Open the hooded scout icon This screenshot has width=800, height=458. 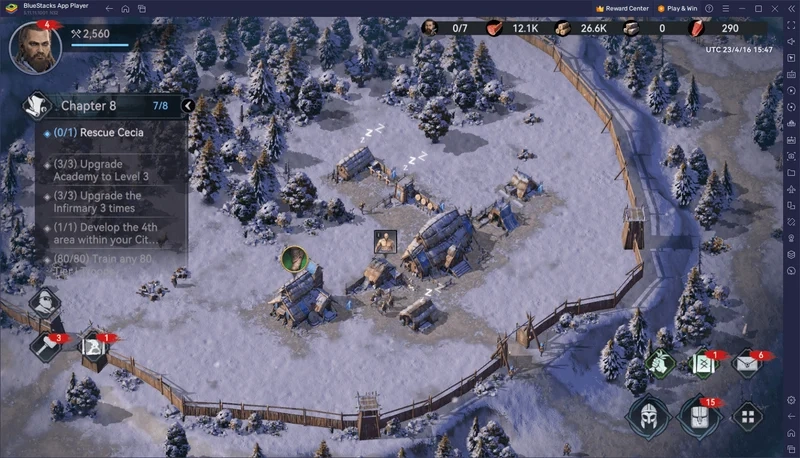(x=45, y=303)
